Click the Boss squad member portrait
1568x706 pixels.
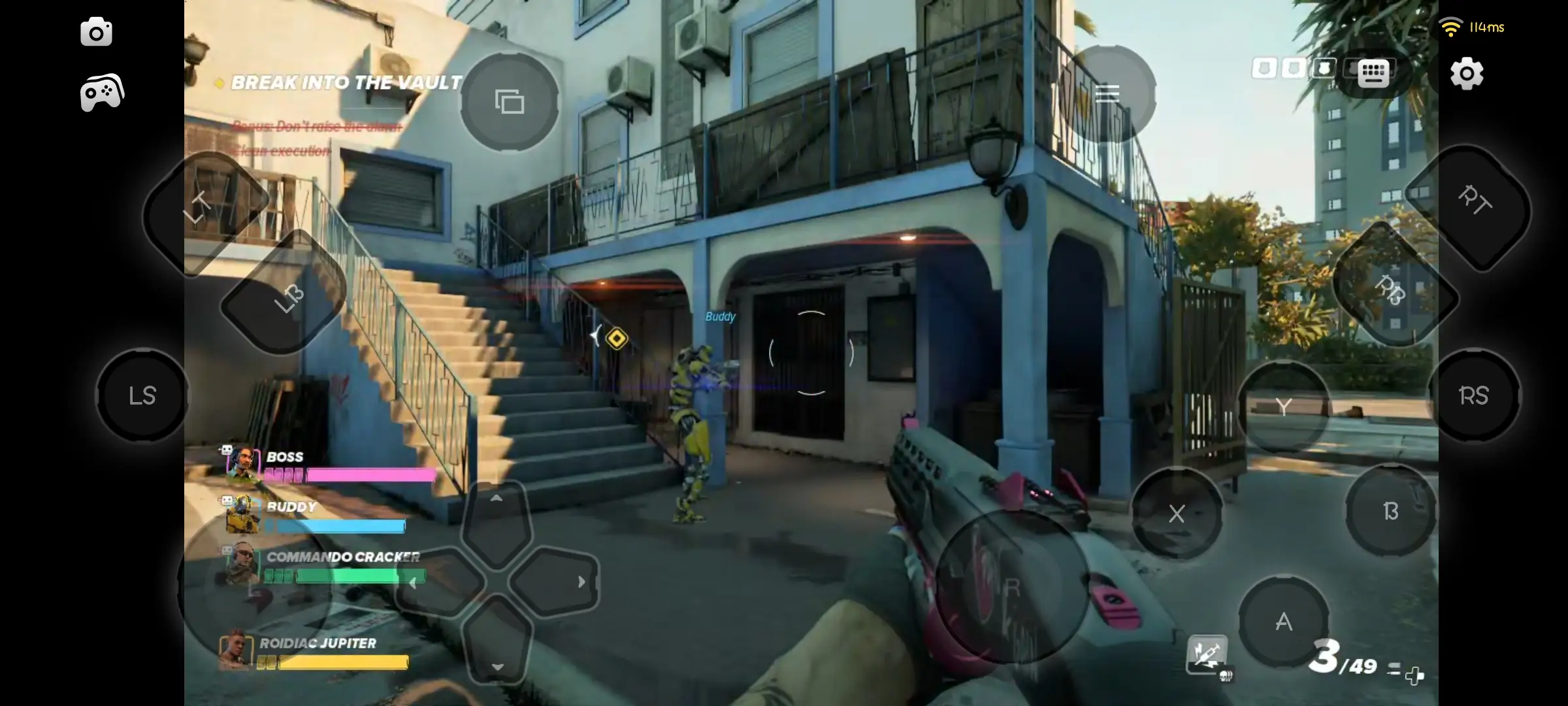pyautogui.click(x=241, y=462)
